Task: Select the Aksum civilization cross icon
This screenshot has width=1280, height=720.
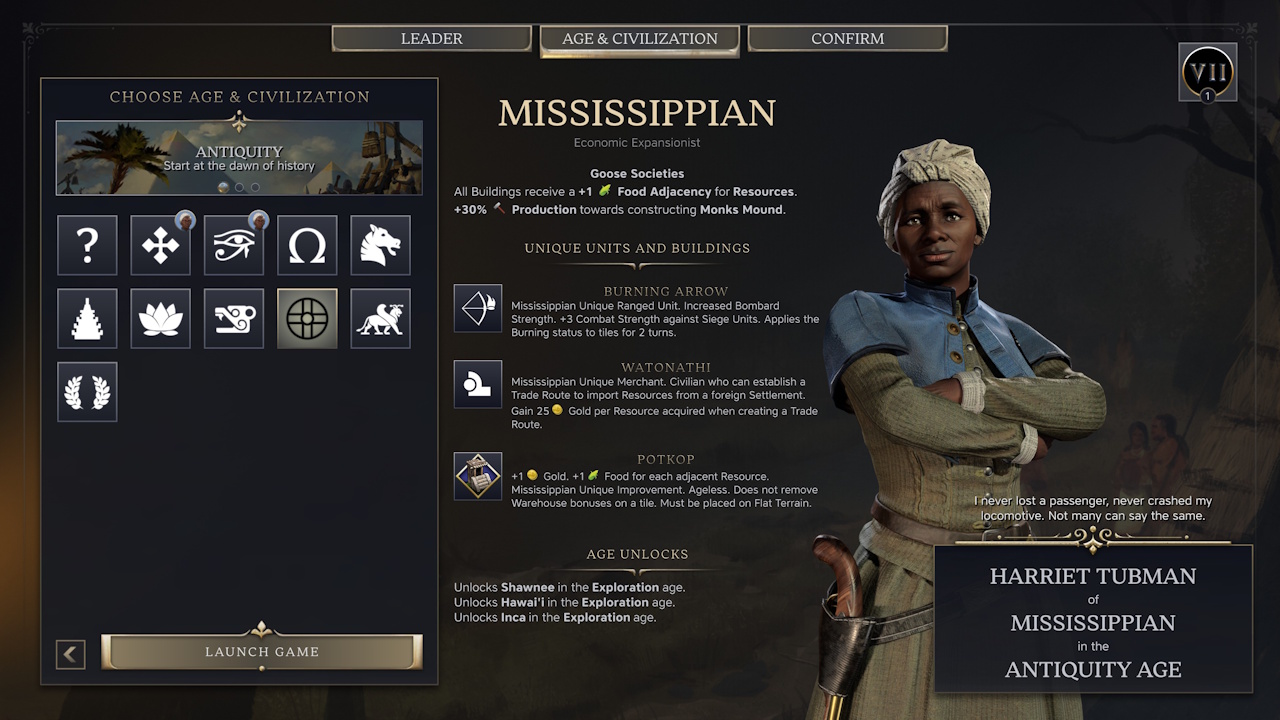Action: tap(160, 245)
